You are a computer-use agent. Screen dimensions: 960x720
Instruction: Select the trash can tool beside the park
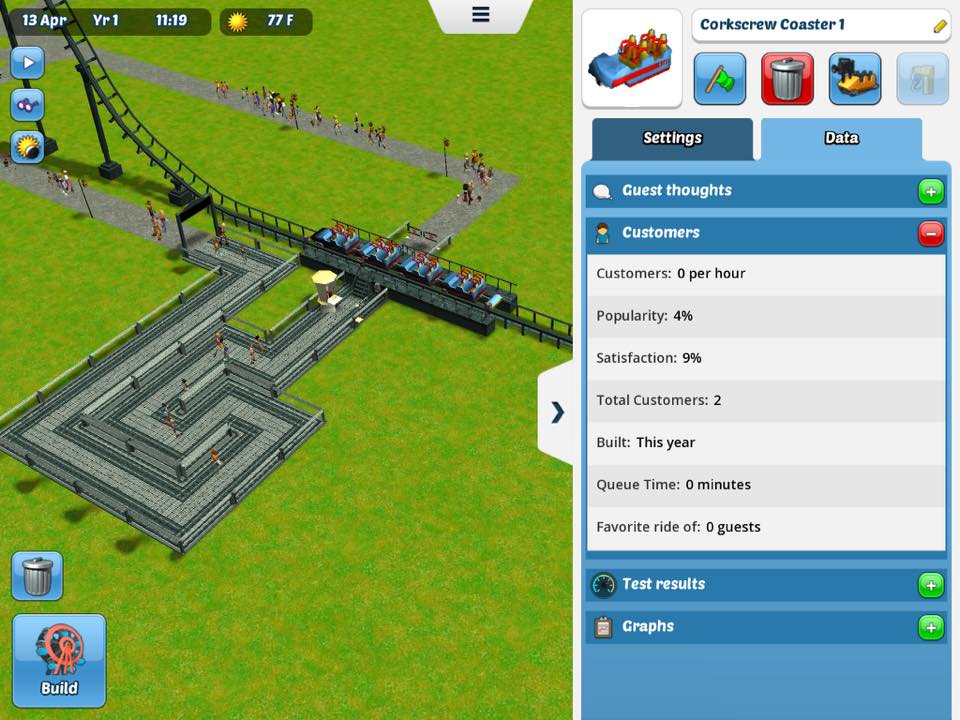coord(37,576)
